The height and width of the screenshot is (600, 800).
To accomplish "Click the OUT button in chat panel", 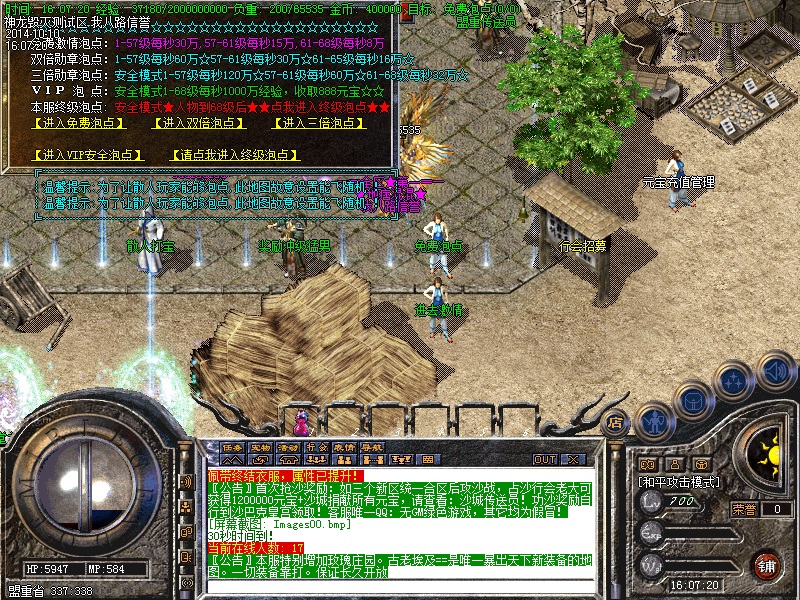I will click(x=545, y=459).
